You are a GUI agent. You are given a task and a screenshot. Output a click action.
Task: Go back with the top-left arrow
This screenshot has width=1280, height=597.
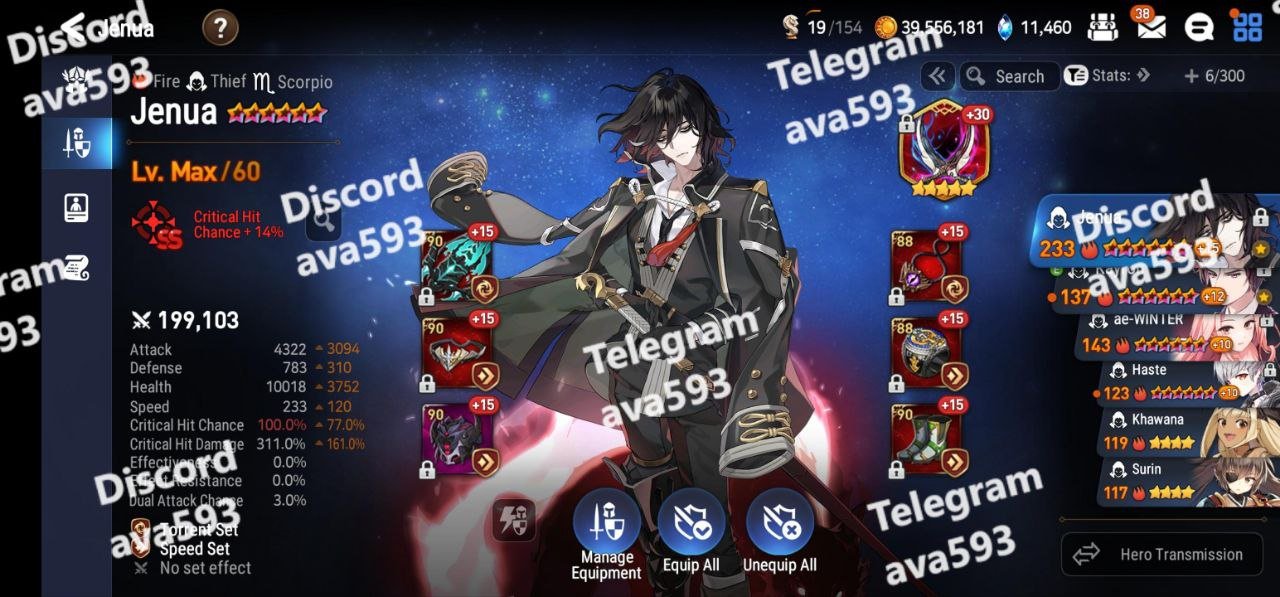[x=72, y=27]
